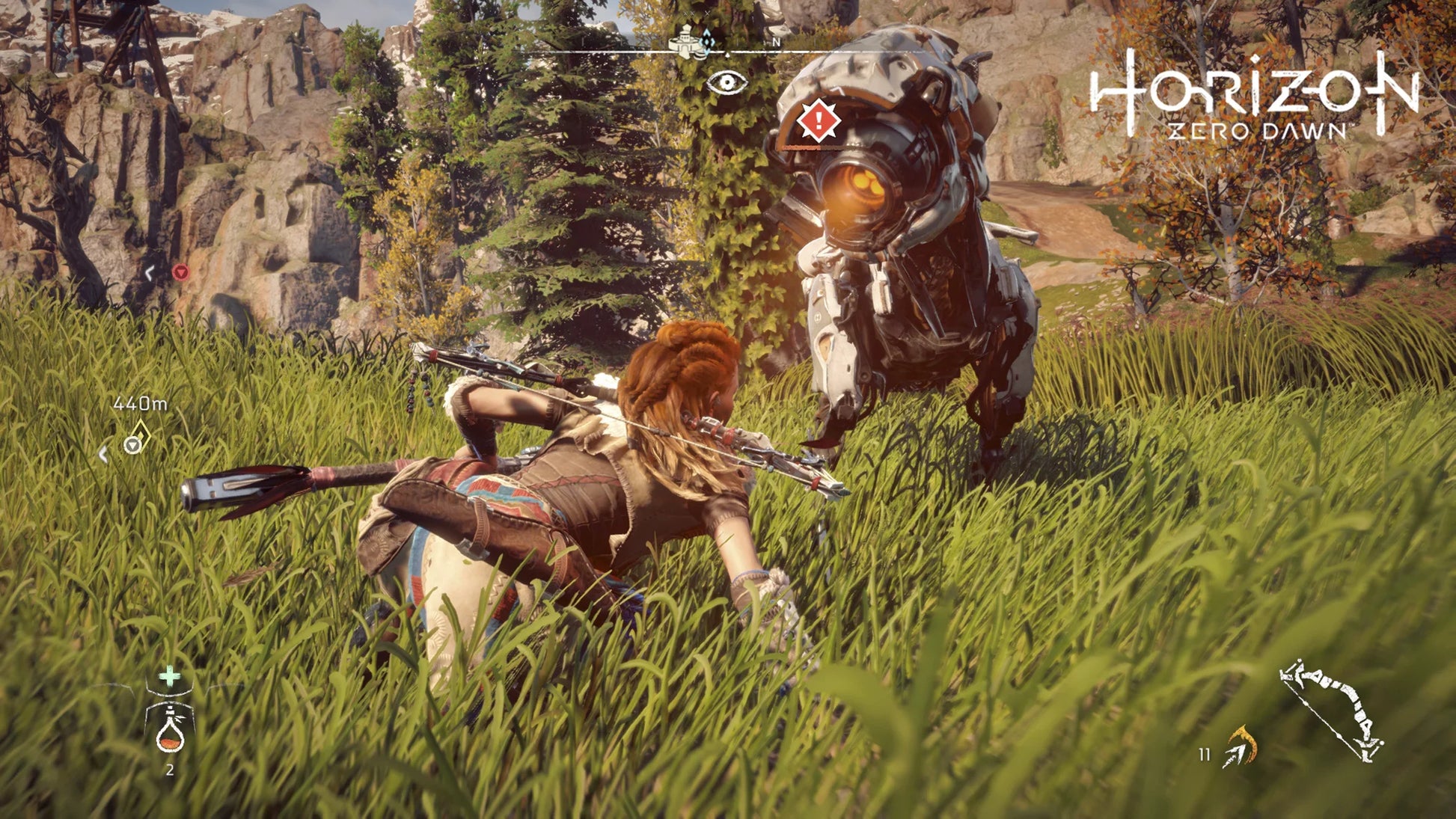The height and width of the screenshot is (819, 1456).
Task: Click the 440m distance label
Action: point(141,403)
